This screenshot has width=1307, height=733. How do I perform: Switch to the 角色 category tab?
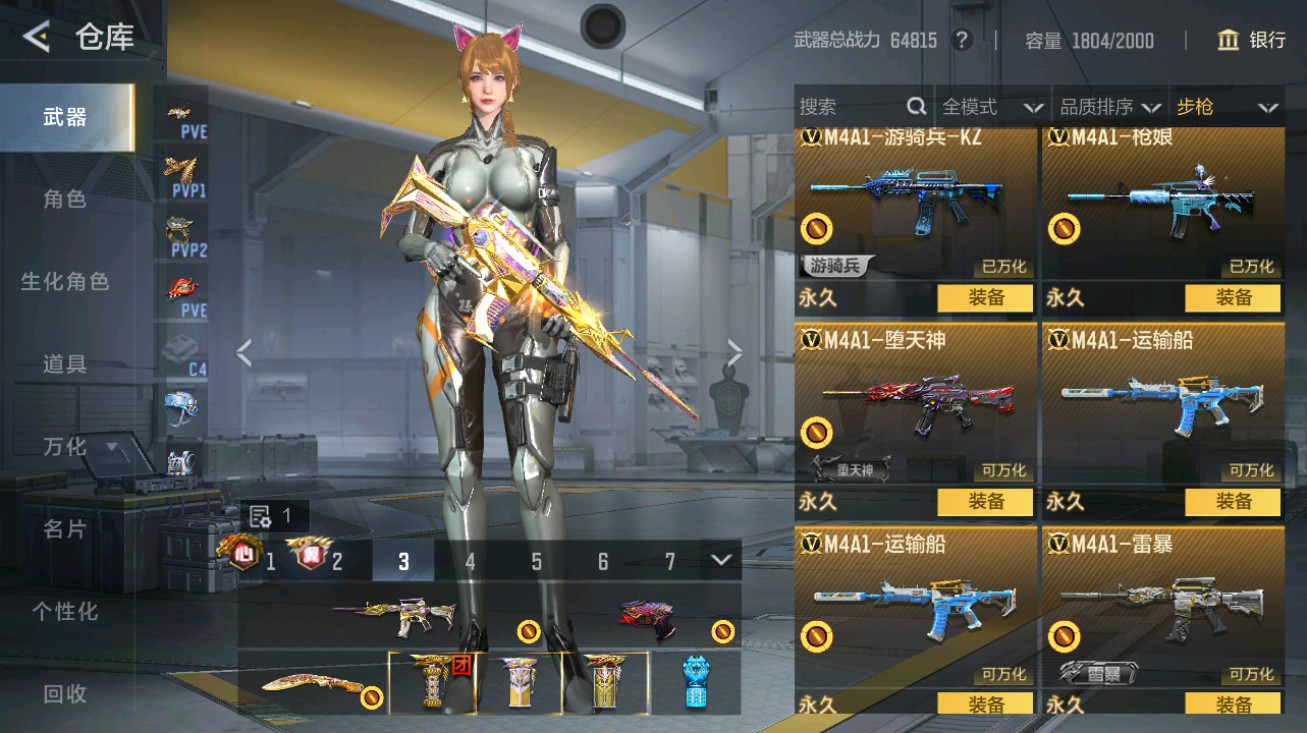65,199
